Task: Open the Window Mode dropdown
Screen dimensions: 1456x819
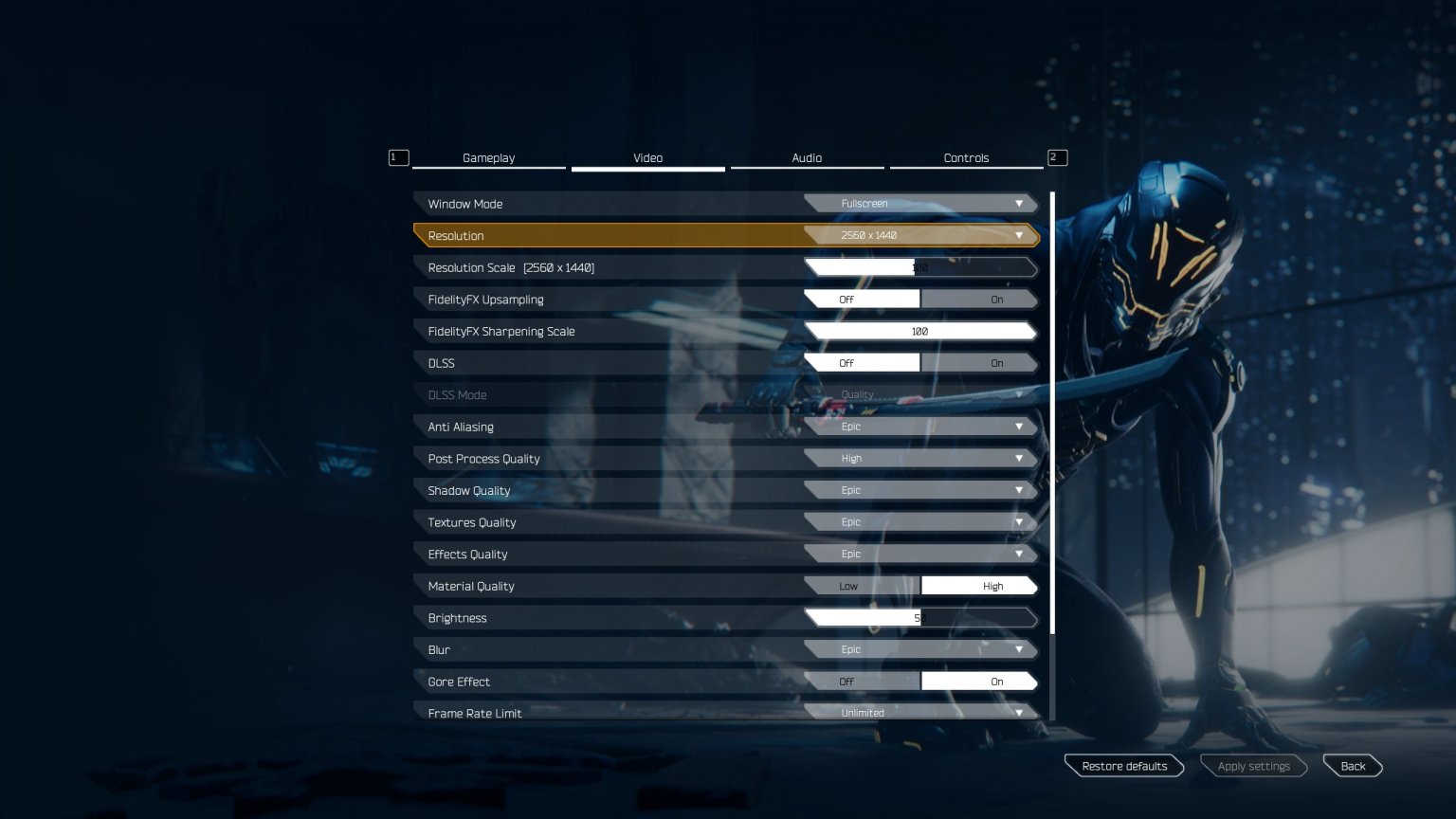Action: tap(919, 203)
